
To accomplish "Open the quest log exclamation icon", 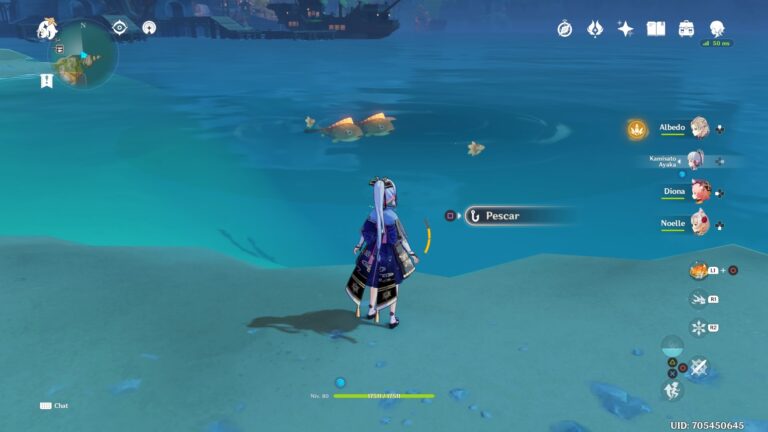I will click(46, 81).
